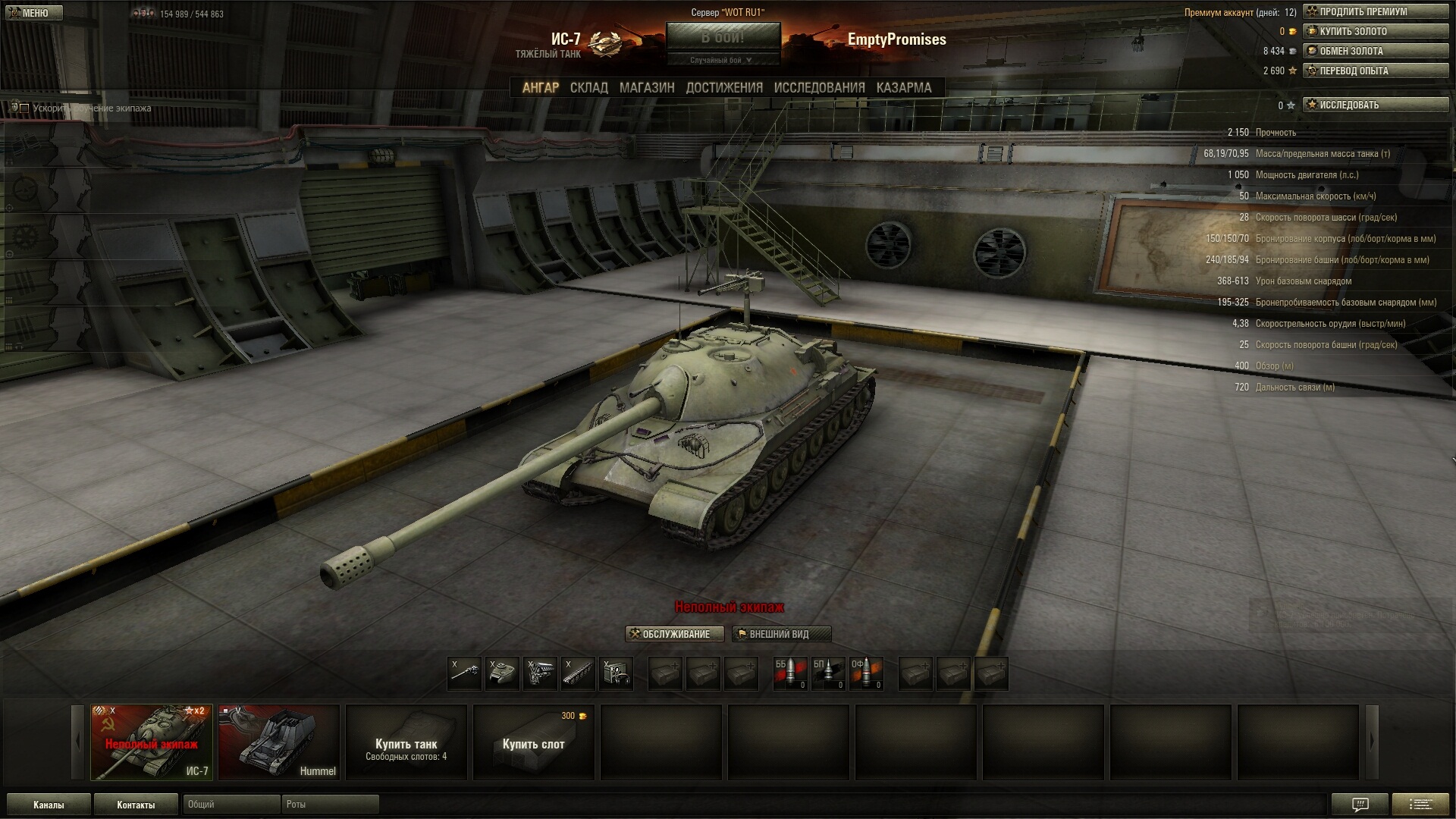Go to the ДОСТИЖЕНИЯ tab
This screenshot has height=819, width=1456.
[724, 88]
